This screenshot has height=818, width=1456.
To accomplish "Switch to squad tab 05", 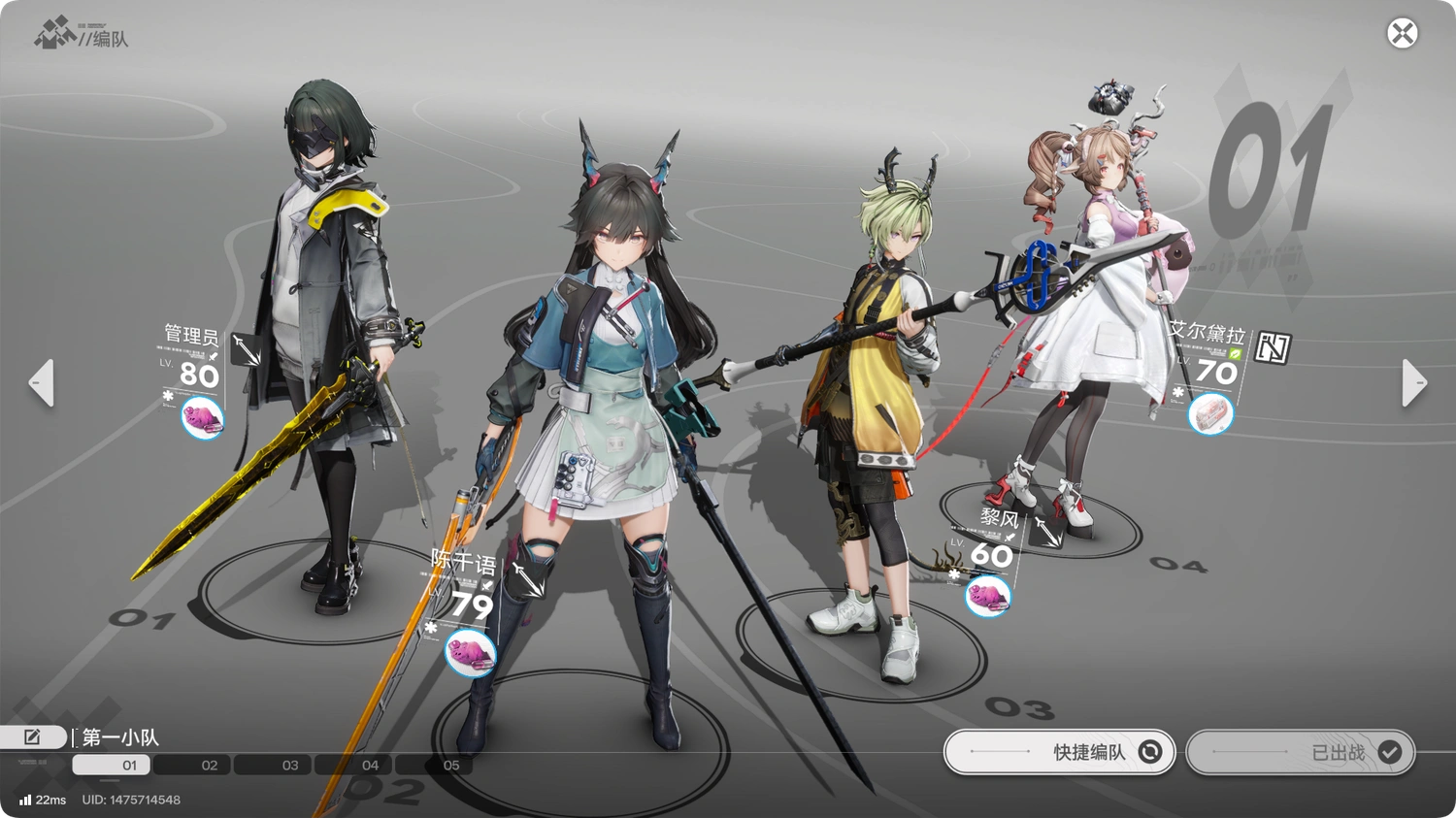I will coord(434,766).
